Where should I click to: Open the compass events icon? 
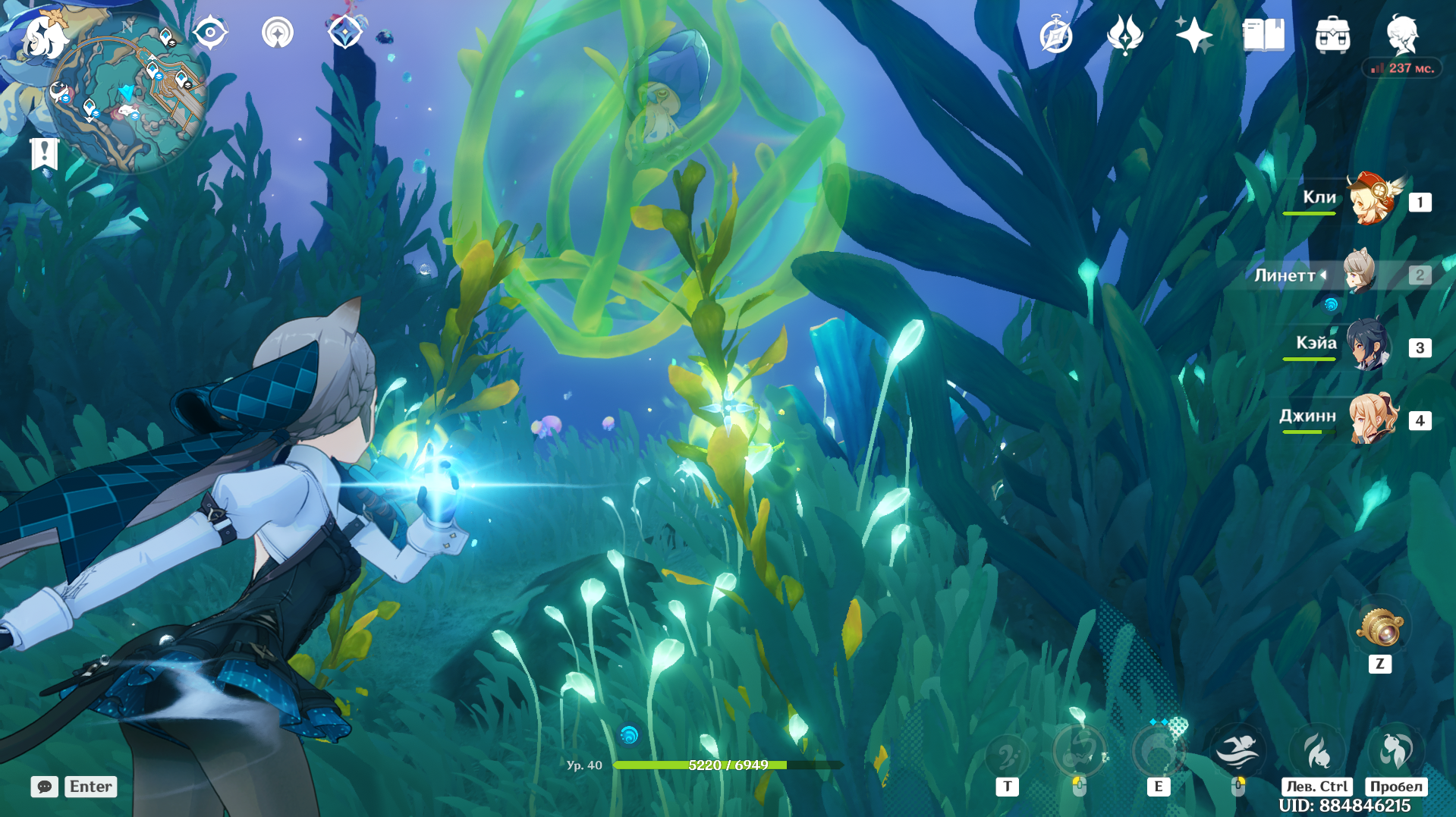point(1055,36)
